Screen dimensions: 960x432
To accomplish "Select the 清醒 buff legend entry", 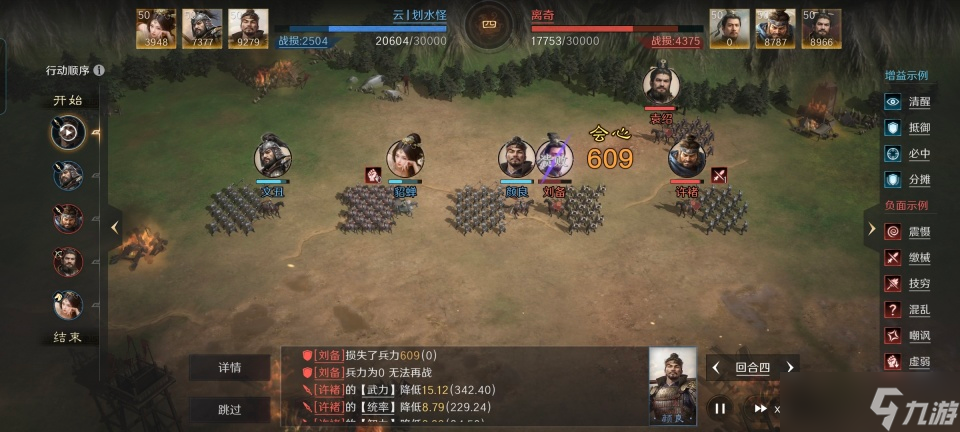I will pyautogui.click(x=906, y=102).
